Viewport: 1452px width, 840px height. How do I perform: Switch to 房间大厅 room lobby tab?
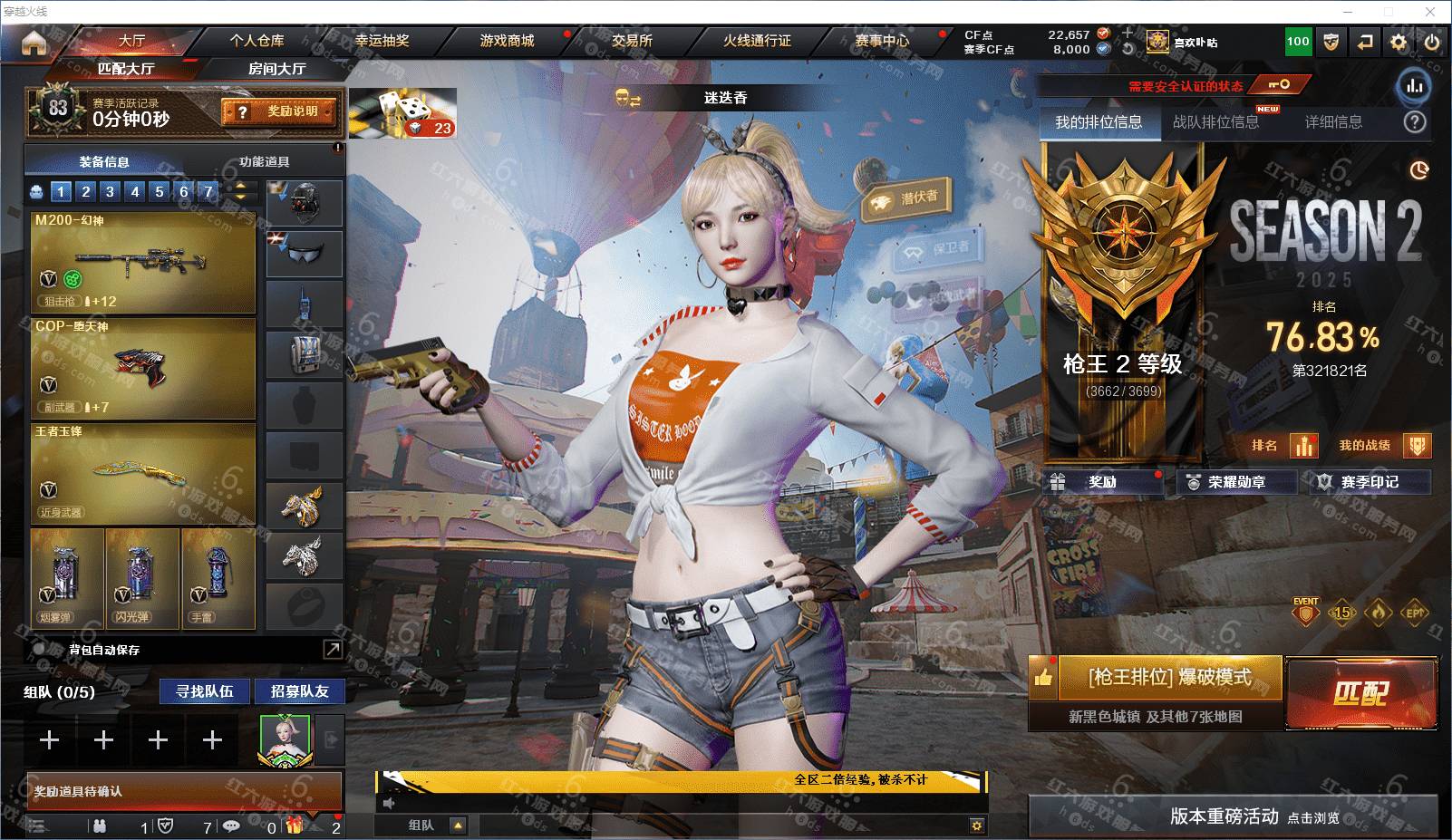[276, 69]
